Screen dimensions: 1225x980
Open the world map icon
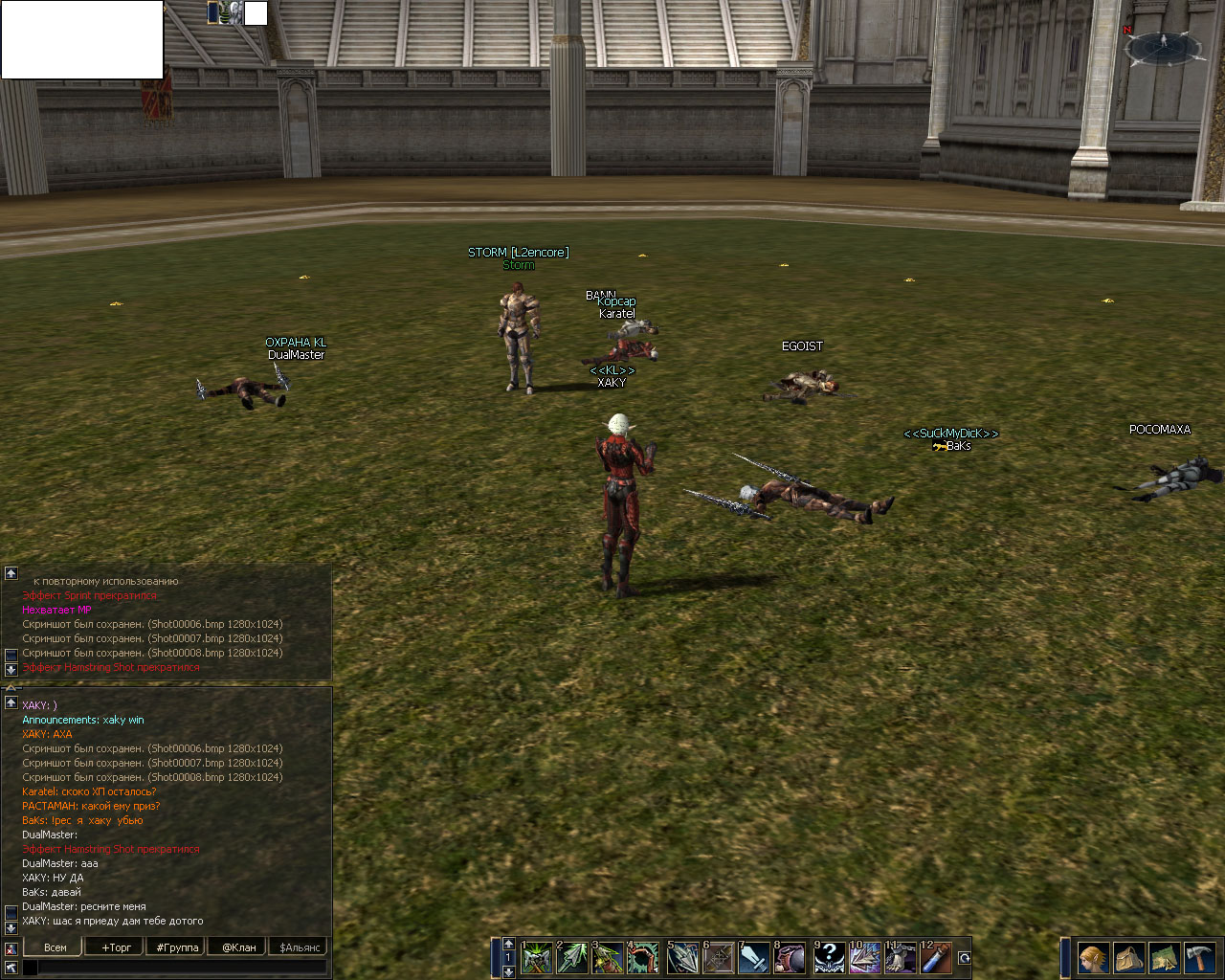click(x=1164, y=957)
